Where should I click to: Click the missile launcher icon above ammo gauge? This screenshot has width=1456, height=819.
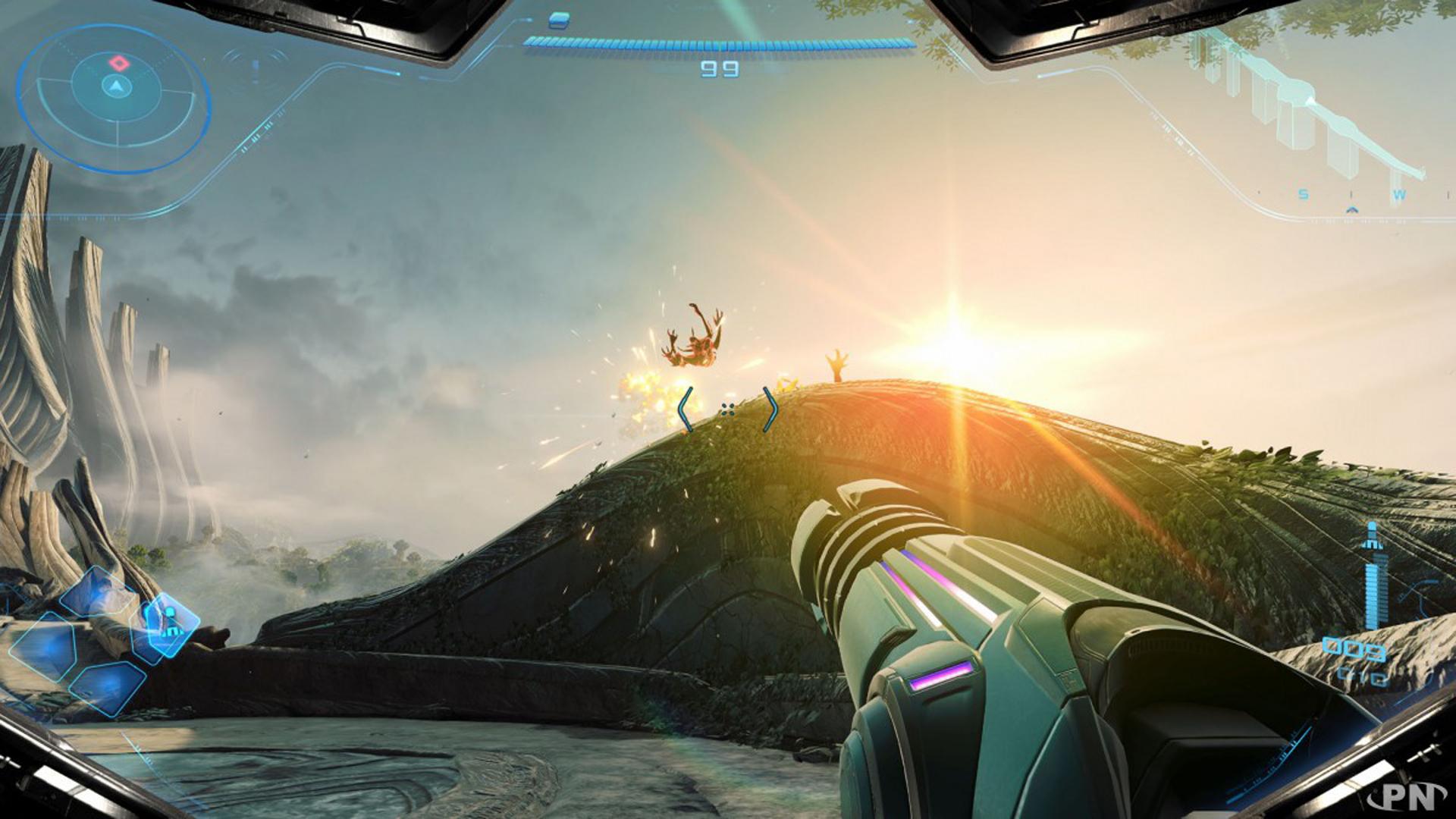pos(1372,536)
